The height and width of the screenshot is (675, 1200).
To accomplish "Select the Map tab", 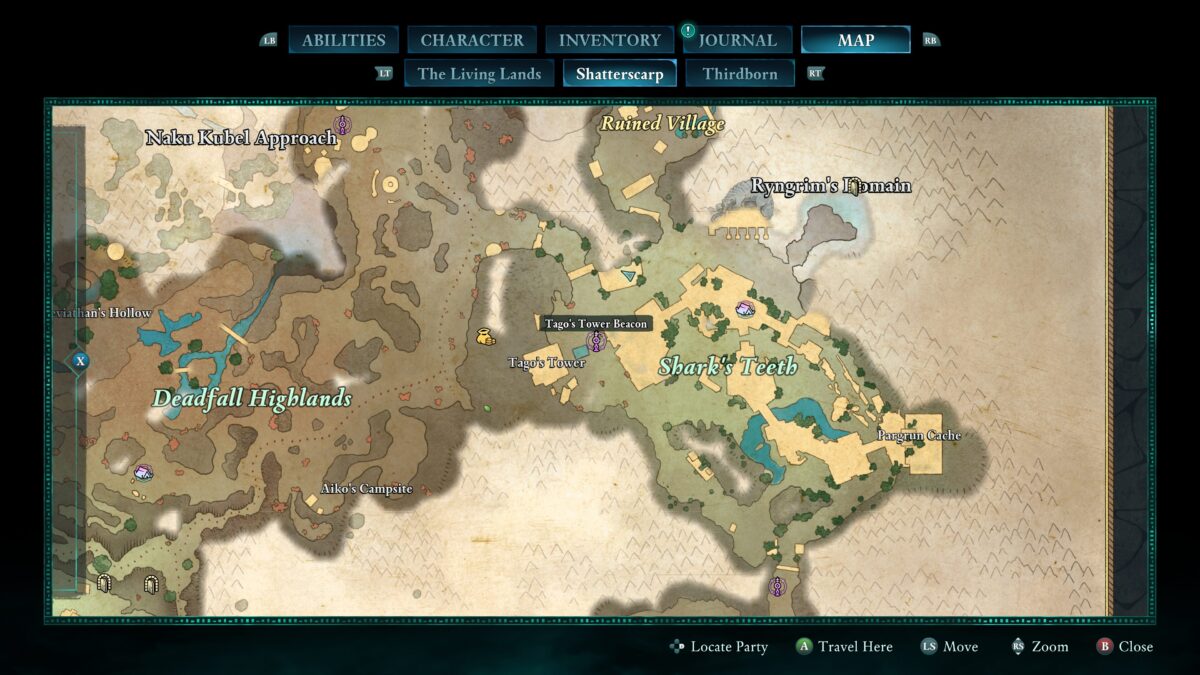I will click(855, 40).
